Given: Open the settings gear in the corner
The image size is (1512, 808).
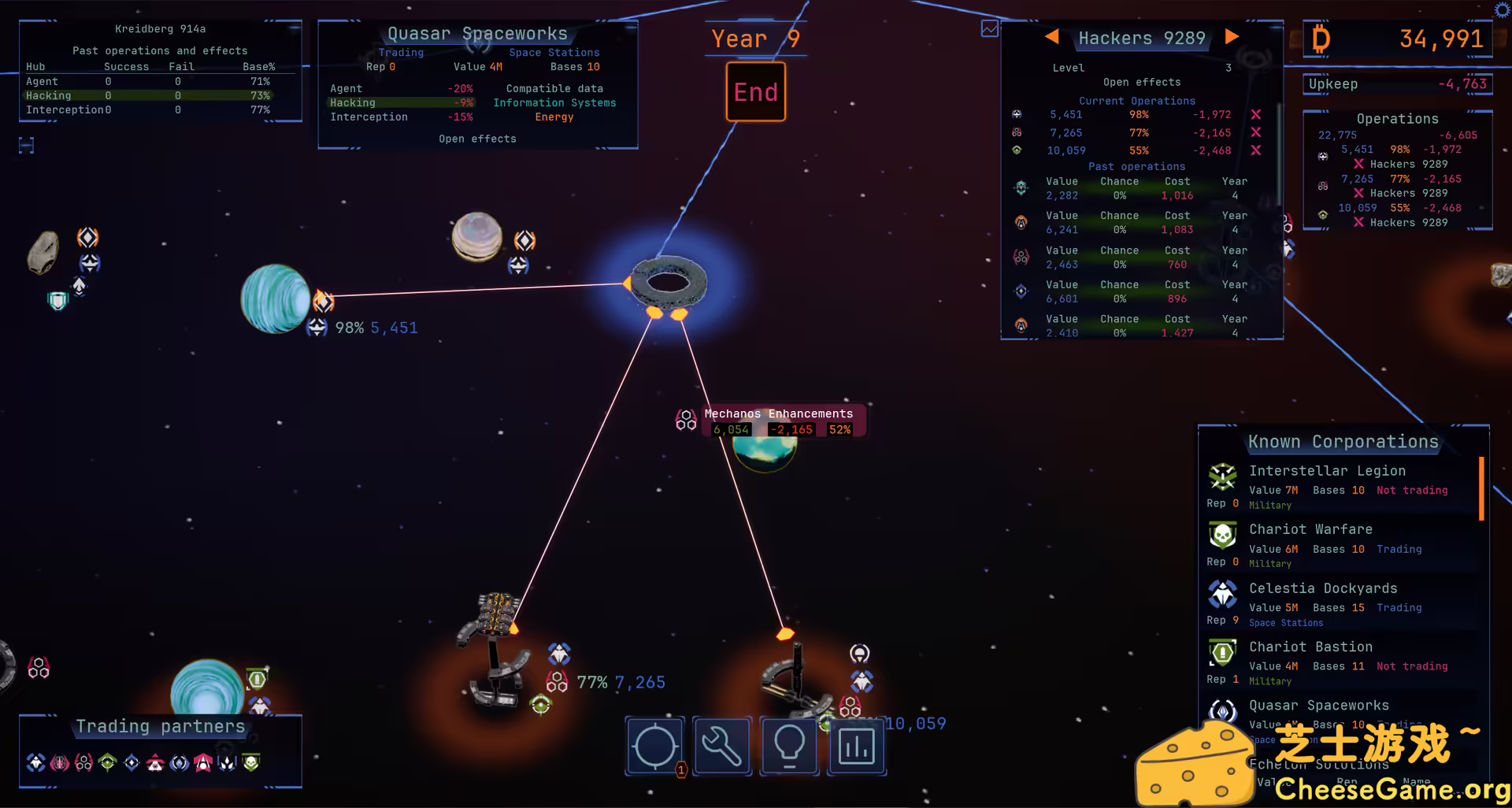Looking at the screenshot, I should point(1500,10).
